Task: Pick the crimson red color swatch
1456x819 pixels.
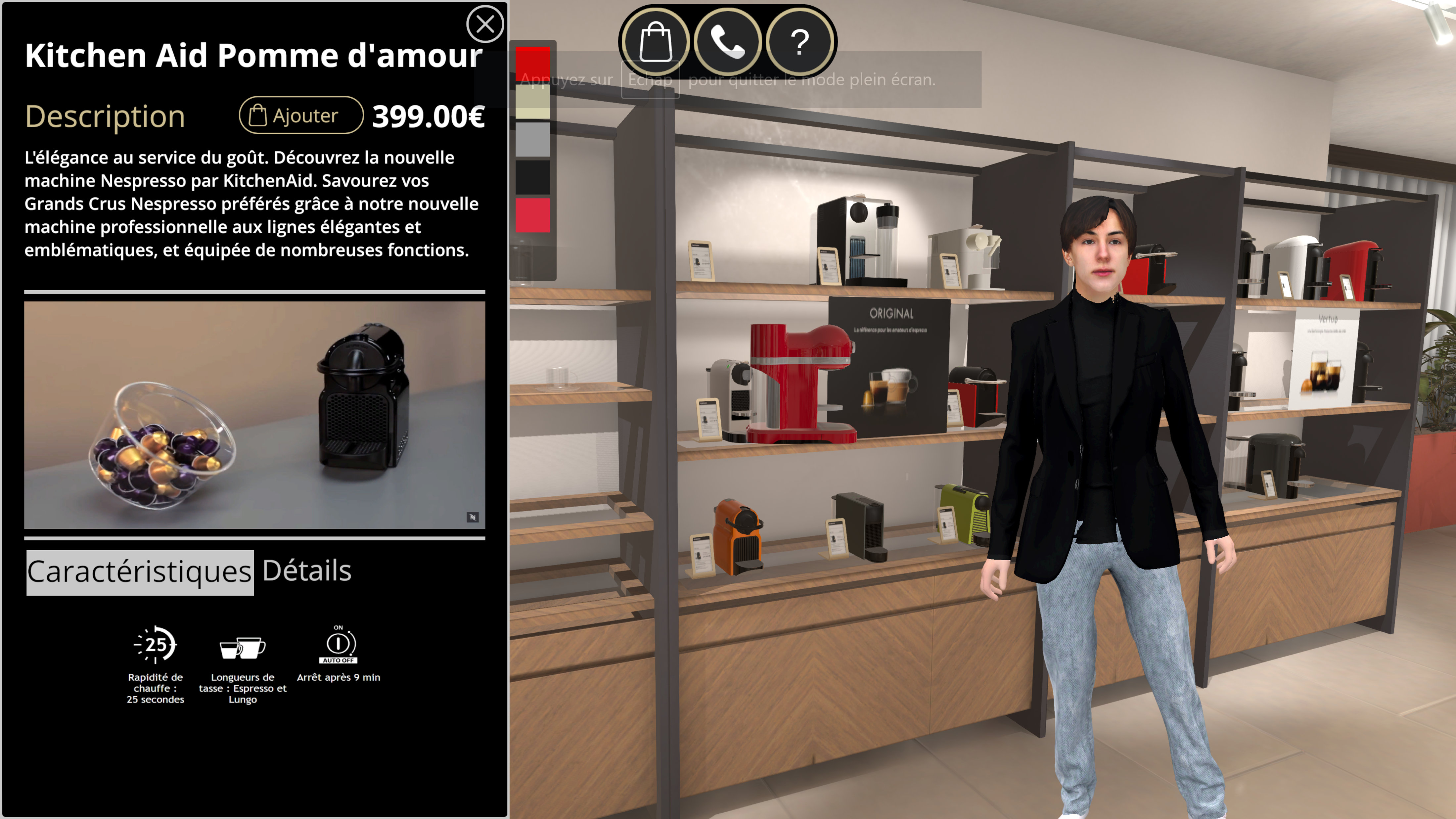Action: coord(532,215)
